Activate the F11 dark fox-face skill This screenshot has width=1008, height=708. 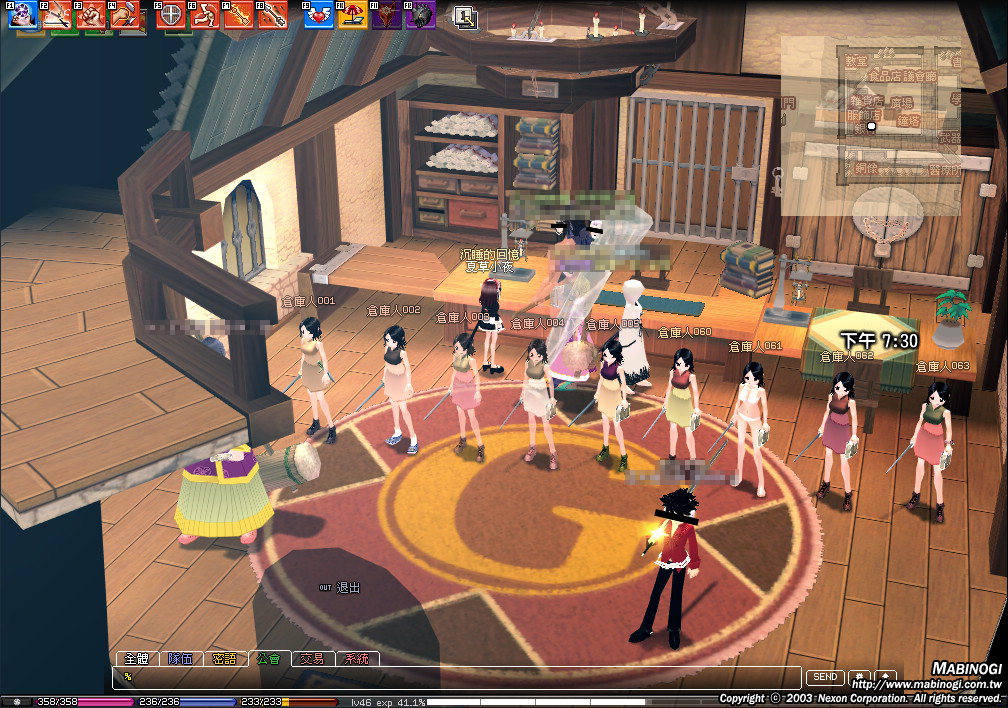tap(386, 14)
